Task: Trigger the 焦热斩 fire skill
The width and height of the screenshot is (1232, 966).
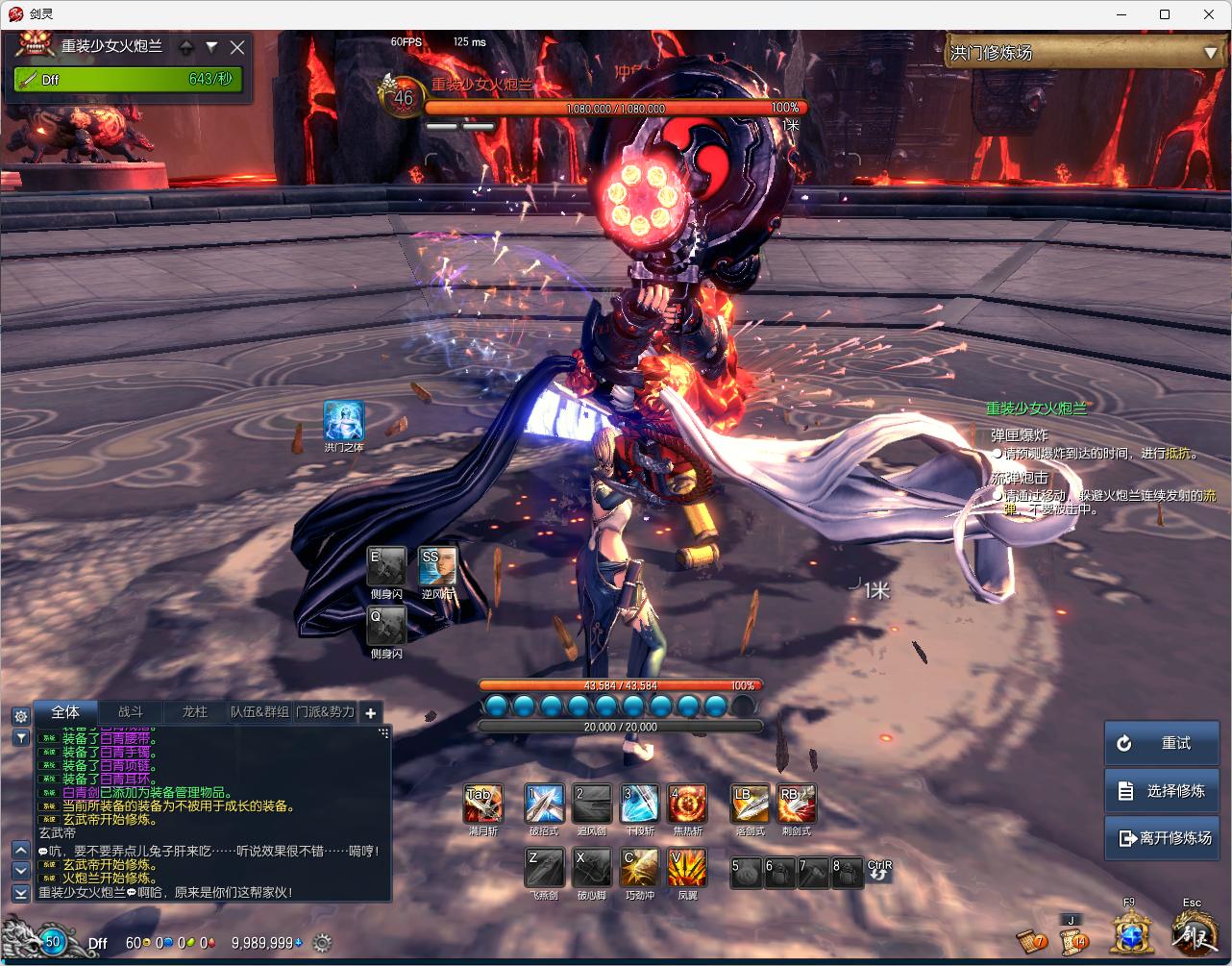Action: [687, 804]
